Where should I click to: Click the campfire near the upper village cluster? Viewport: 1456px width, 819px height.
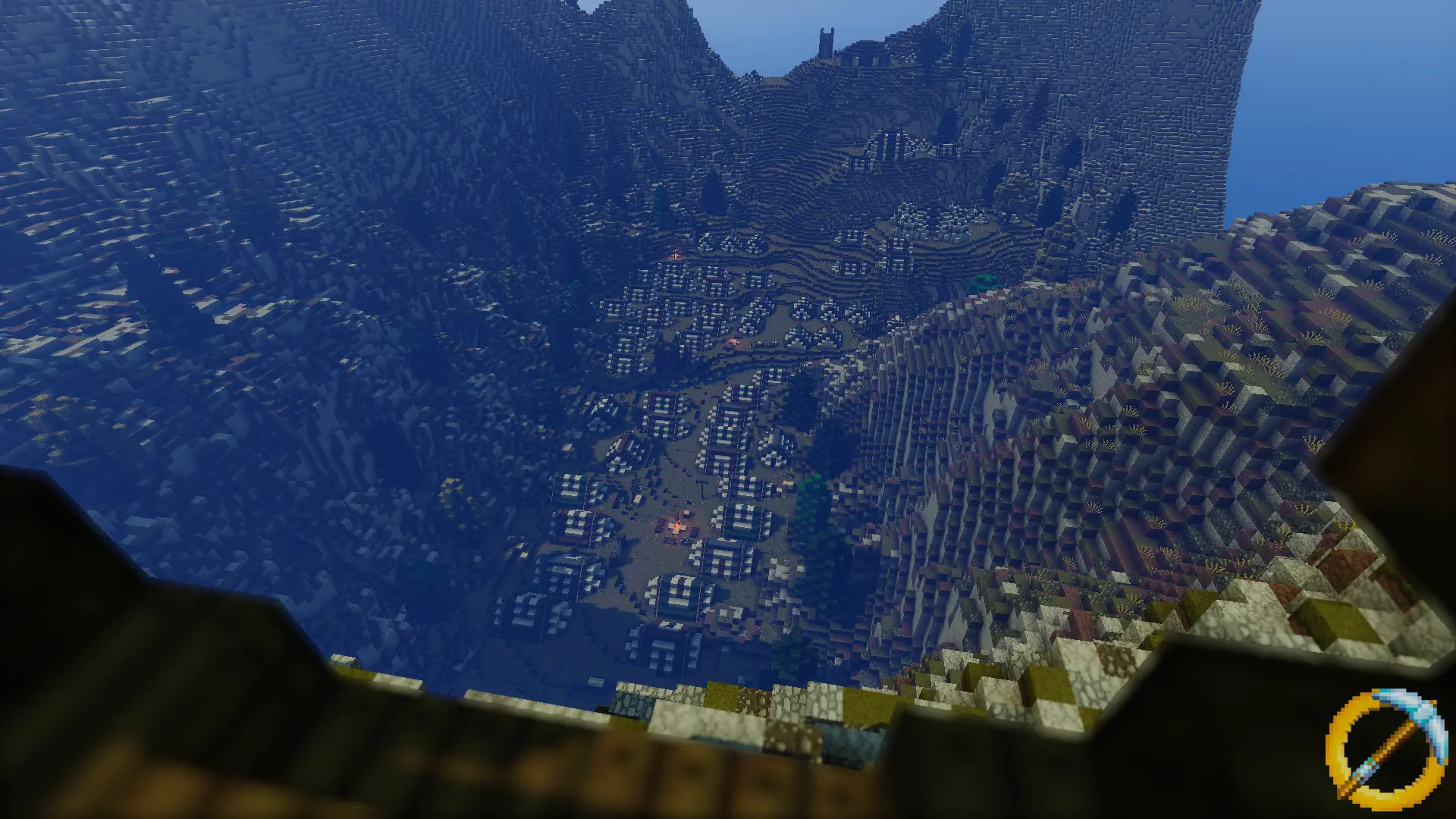pos(675,255)
